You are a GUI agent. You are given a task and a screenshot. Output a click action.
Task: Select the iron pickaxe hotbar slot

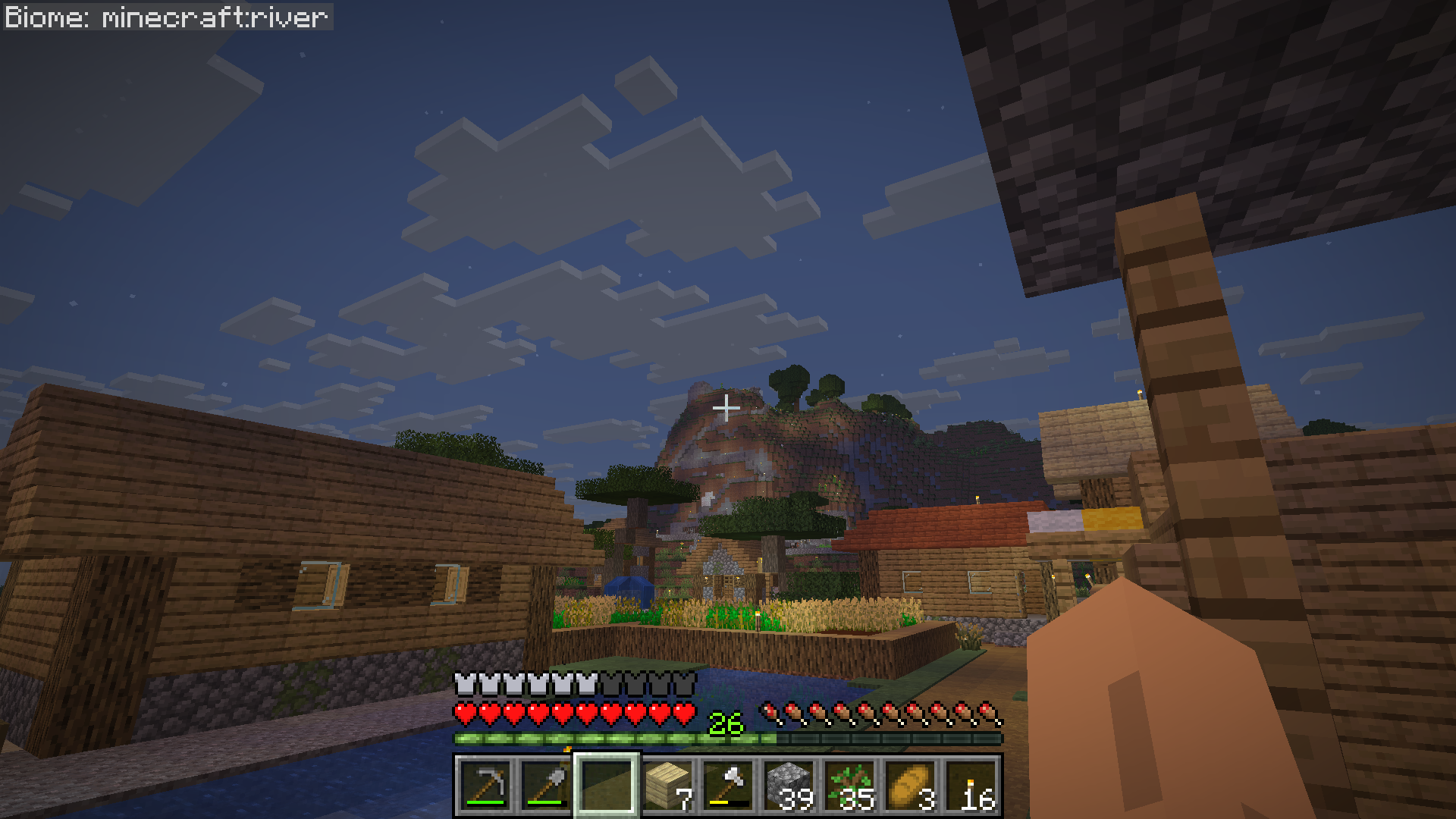click(x=485, y=786)
